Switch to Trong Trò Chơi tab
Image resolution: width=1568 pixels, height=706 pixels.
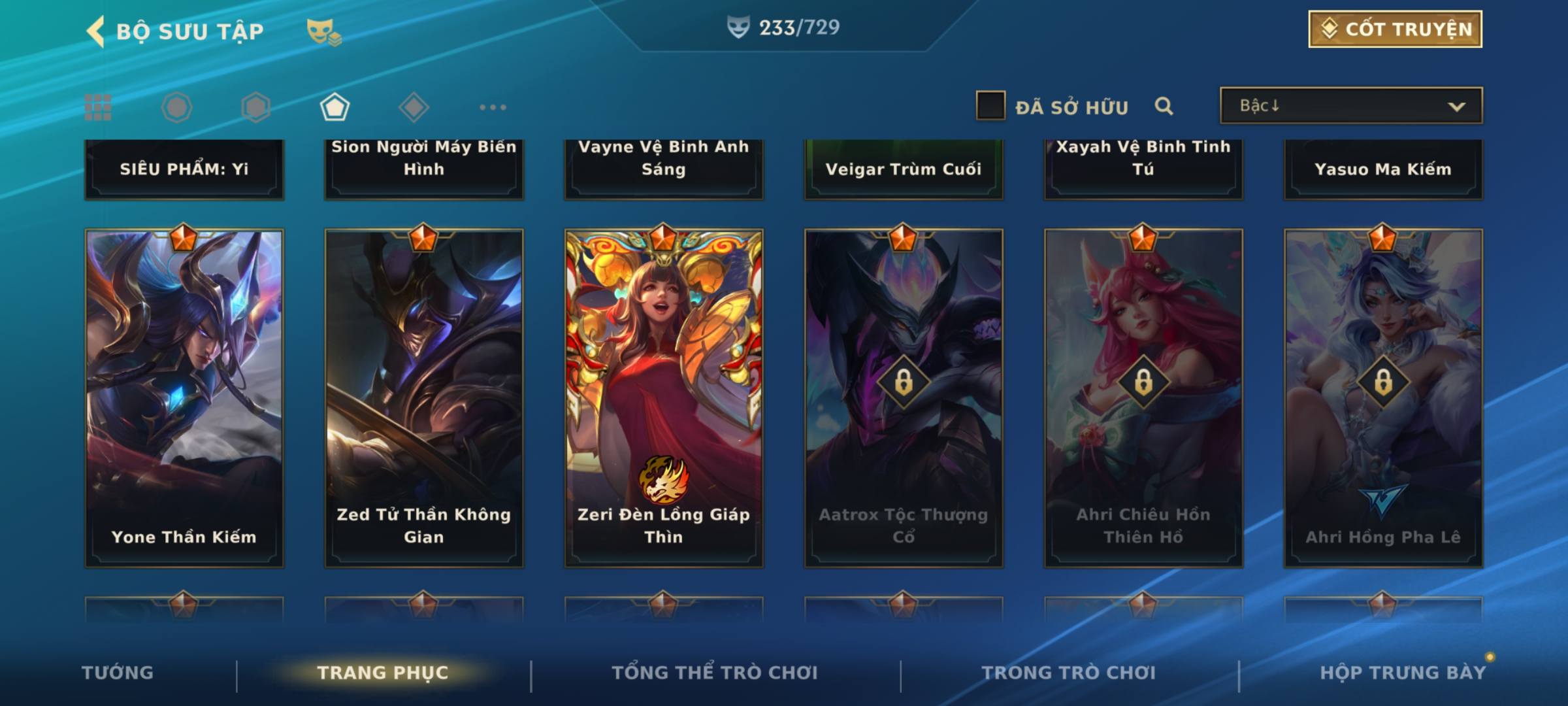pyautogui.click(x=1068, y=673)
